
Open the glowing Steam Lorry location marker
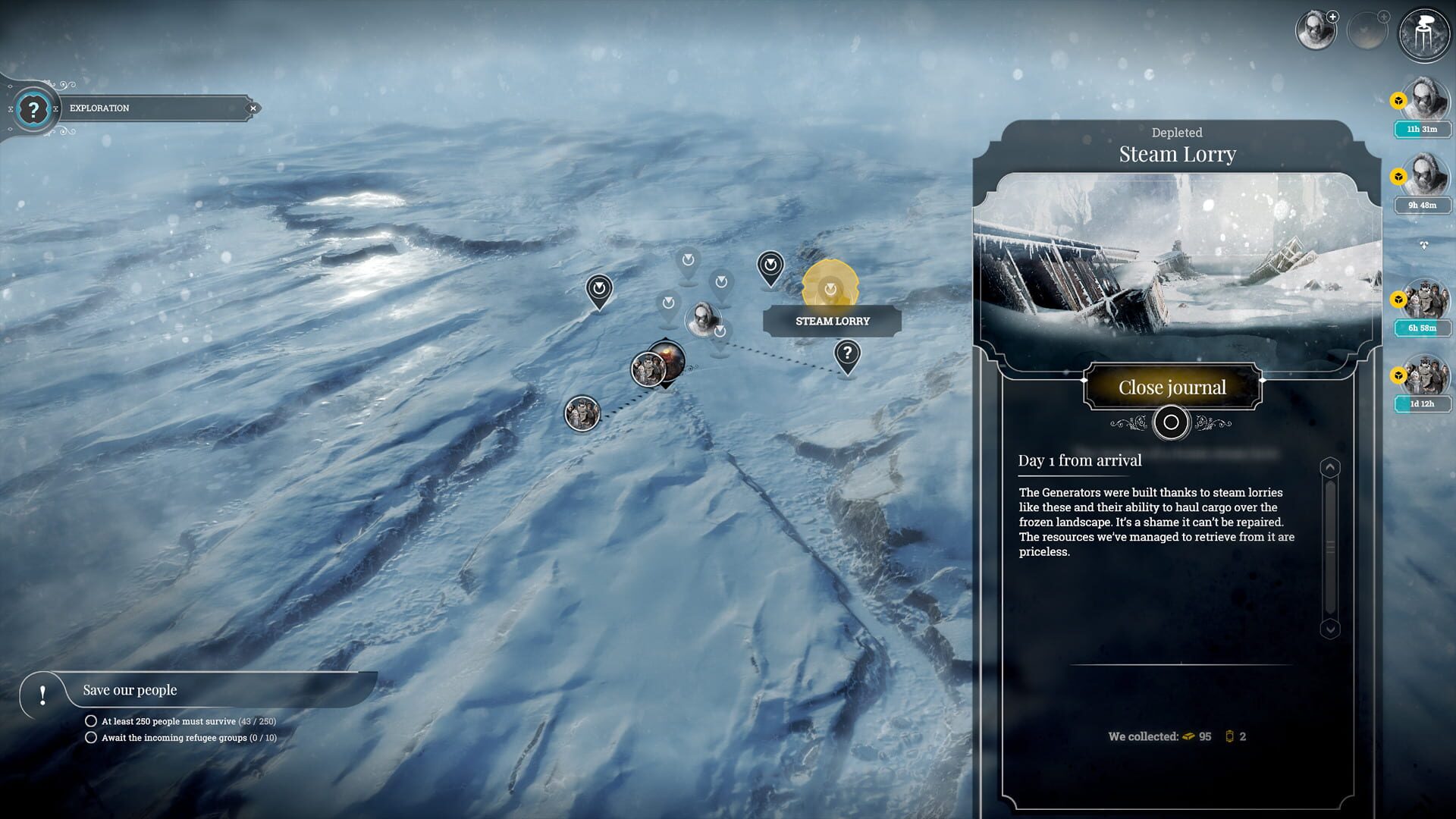830,288
